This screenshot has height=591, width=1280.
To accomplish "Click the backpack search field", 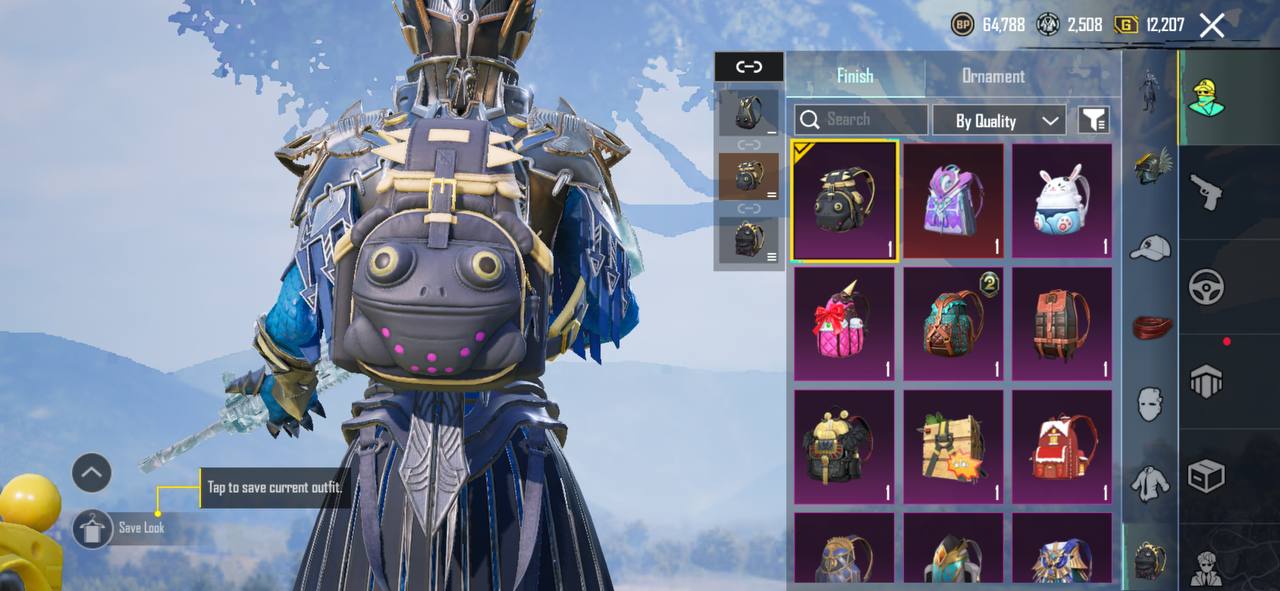I will (x=861, y=120).
